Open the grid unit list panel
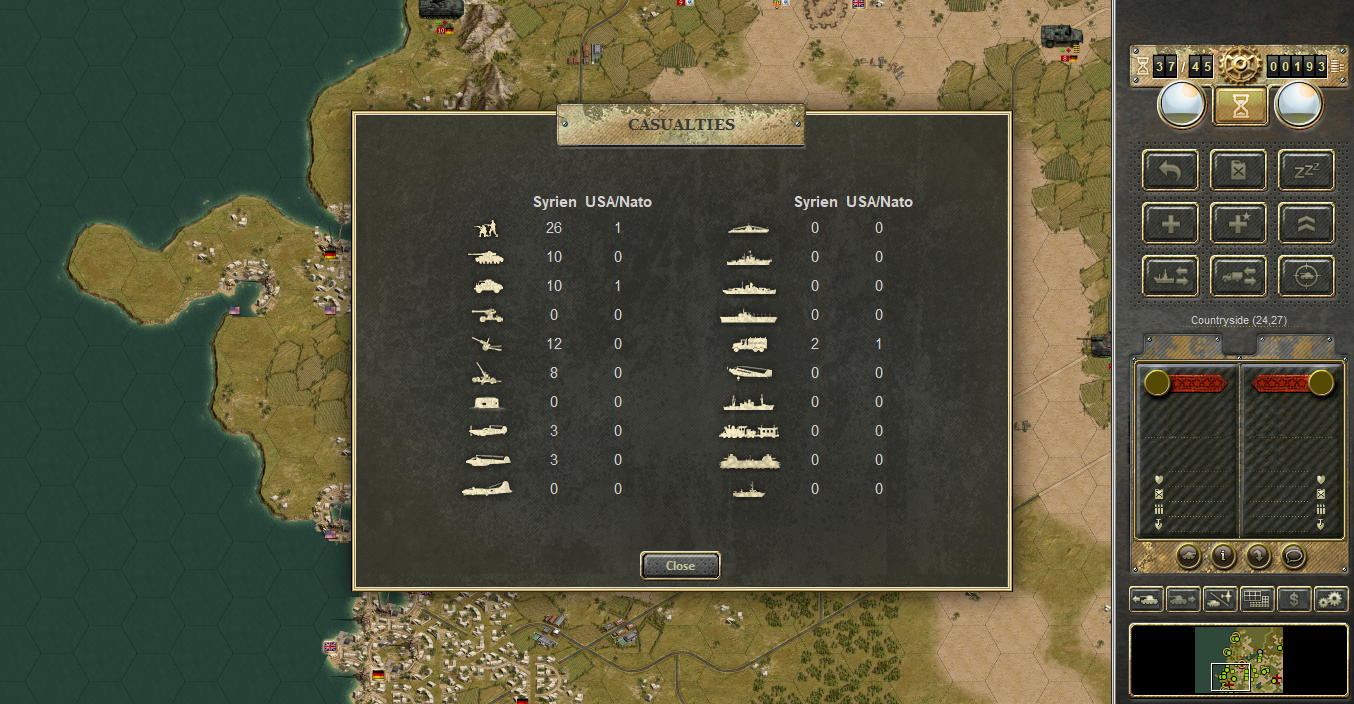1354x704 pixels. tap(1256, 599)
